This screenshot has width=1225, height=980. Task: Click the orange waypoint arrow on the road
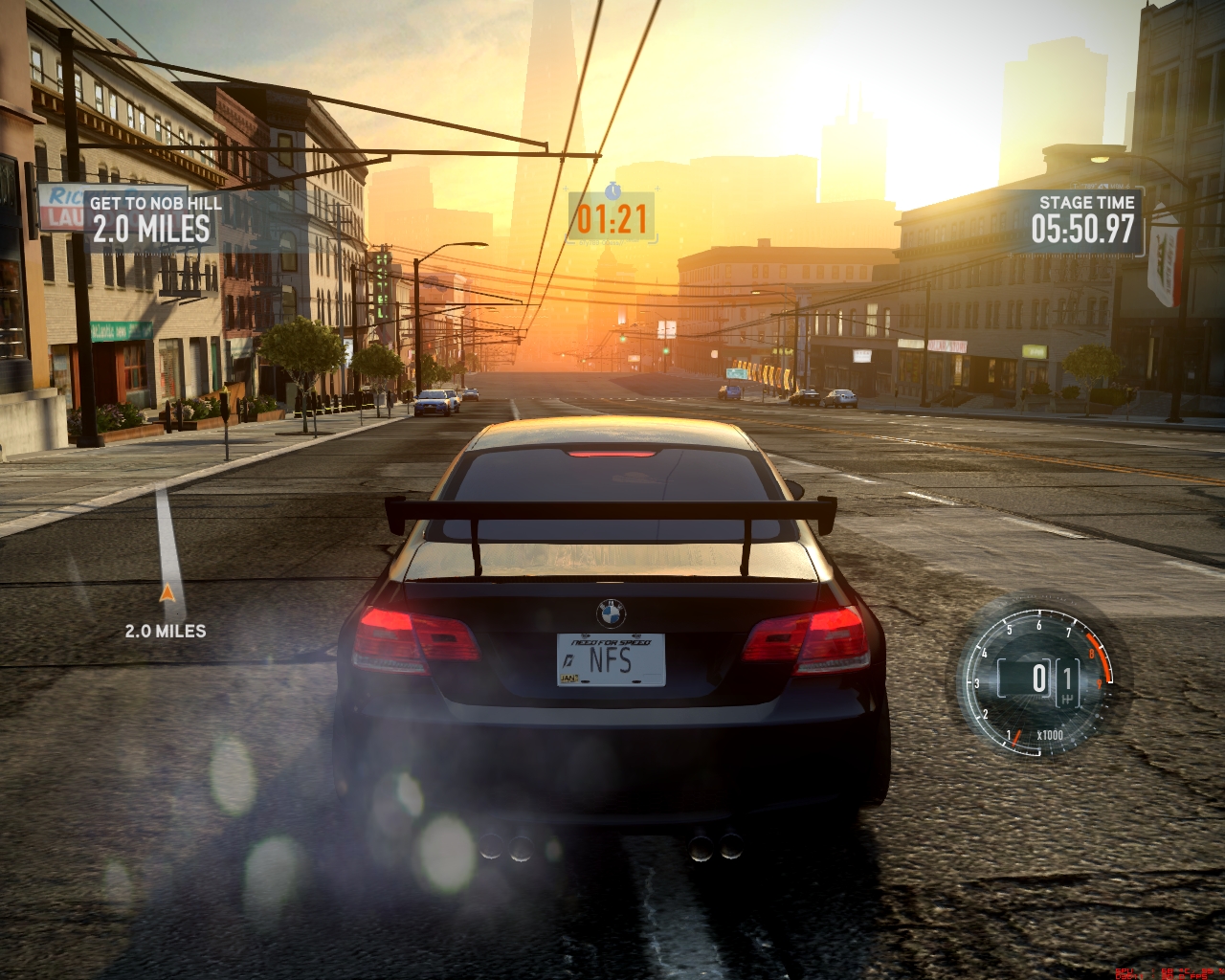[168, 591]
